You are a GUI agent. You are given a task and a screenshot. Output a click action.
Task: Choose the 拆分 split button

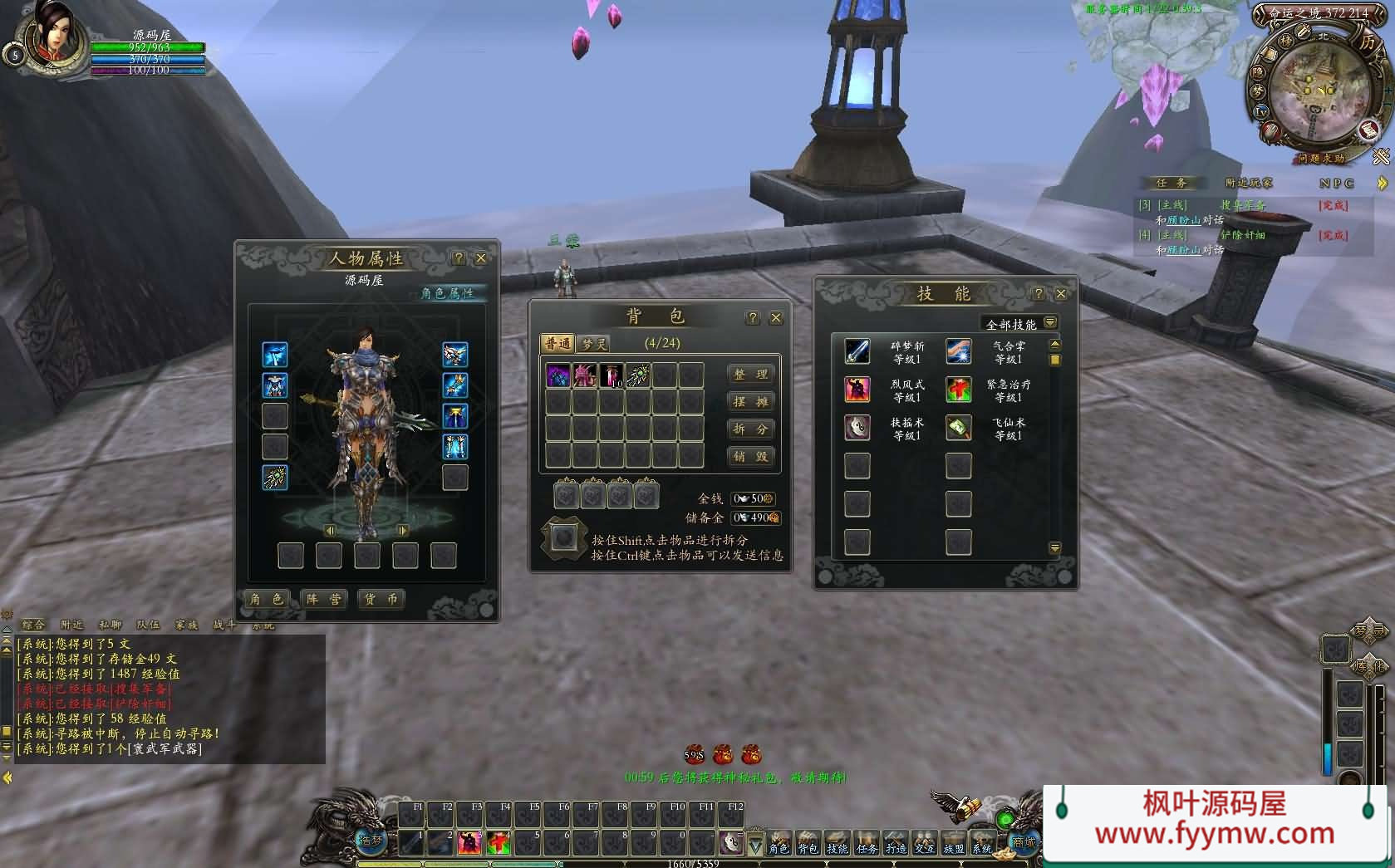750,429
